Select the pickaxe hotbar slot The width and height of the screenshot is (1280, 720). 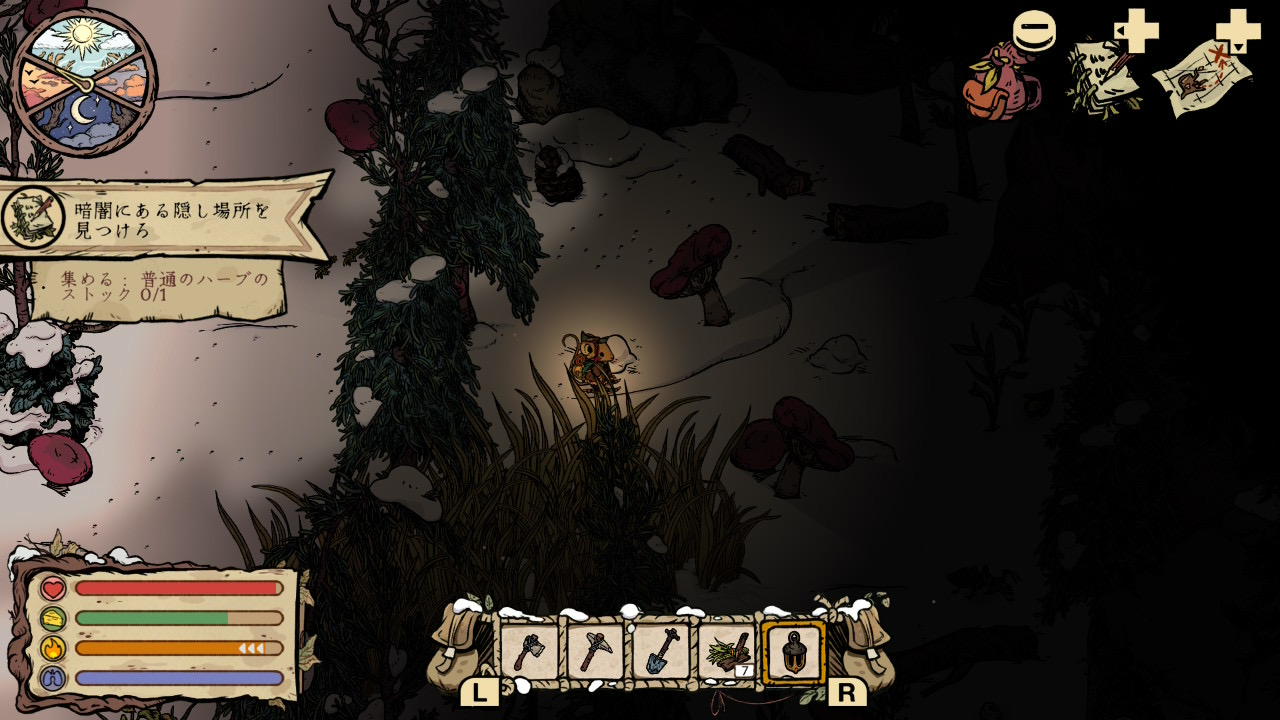pos(595,651)
